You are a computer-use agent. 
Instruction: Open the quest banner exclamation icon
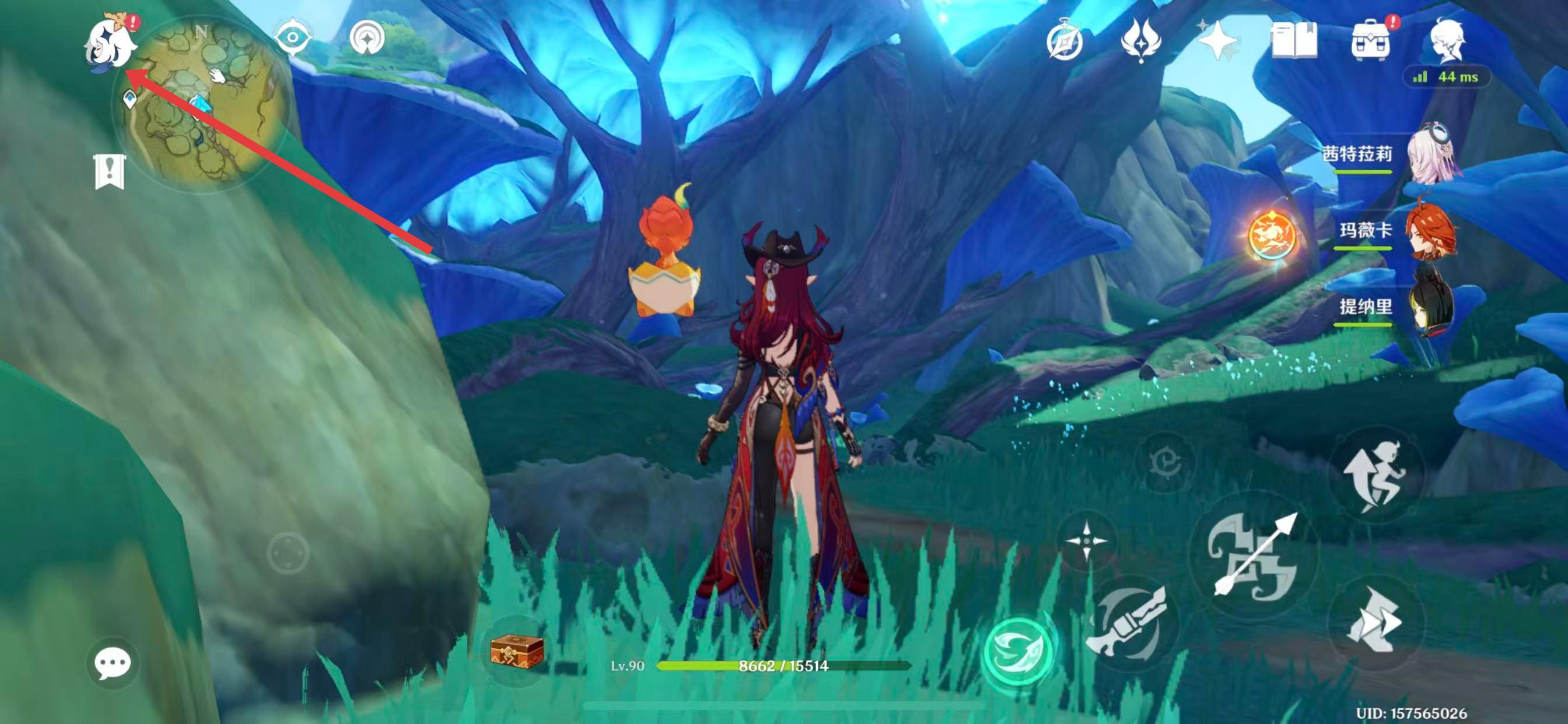coord(110,171)
